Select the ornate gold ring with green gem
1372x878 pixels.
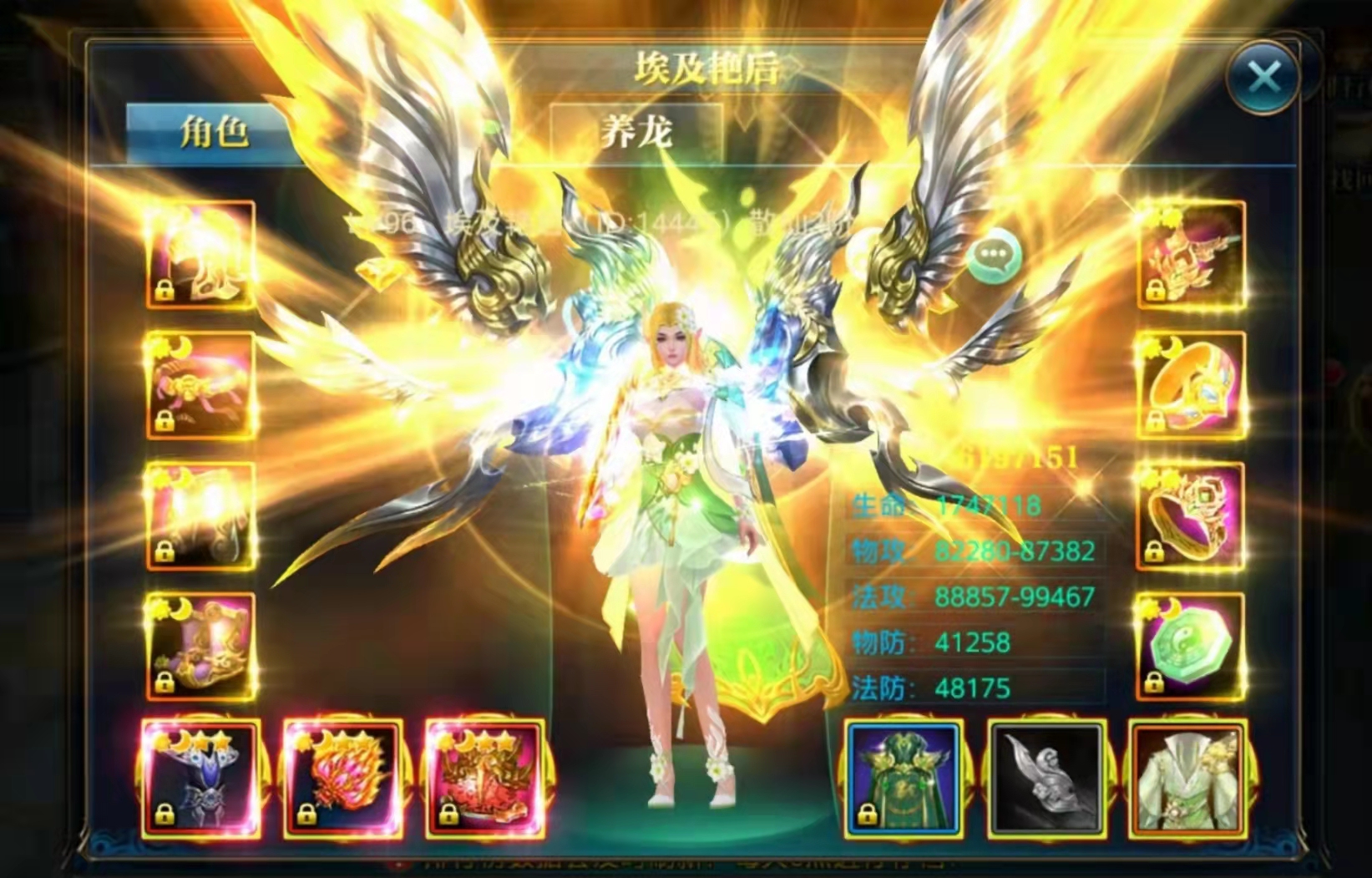pyautogui.click(x=1192, y=516)
